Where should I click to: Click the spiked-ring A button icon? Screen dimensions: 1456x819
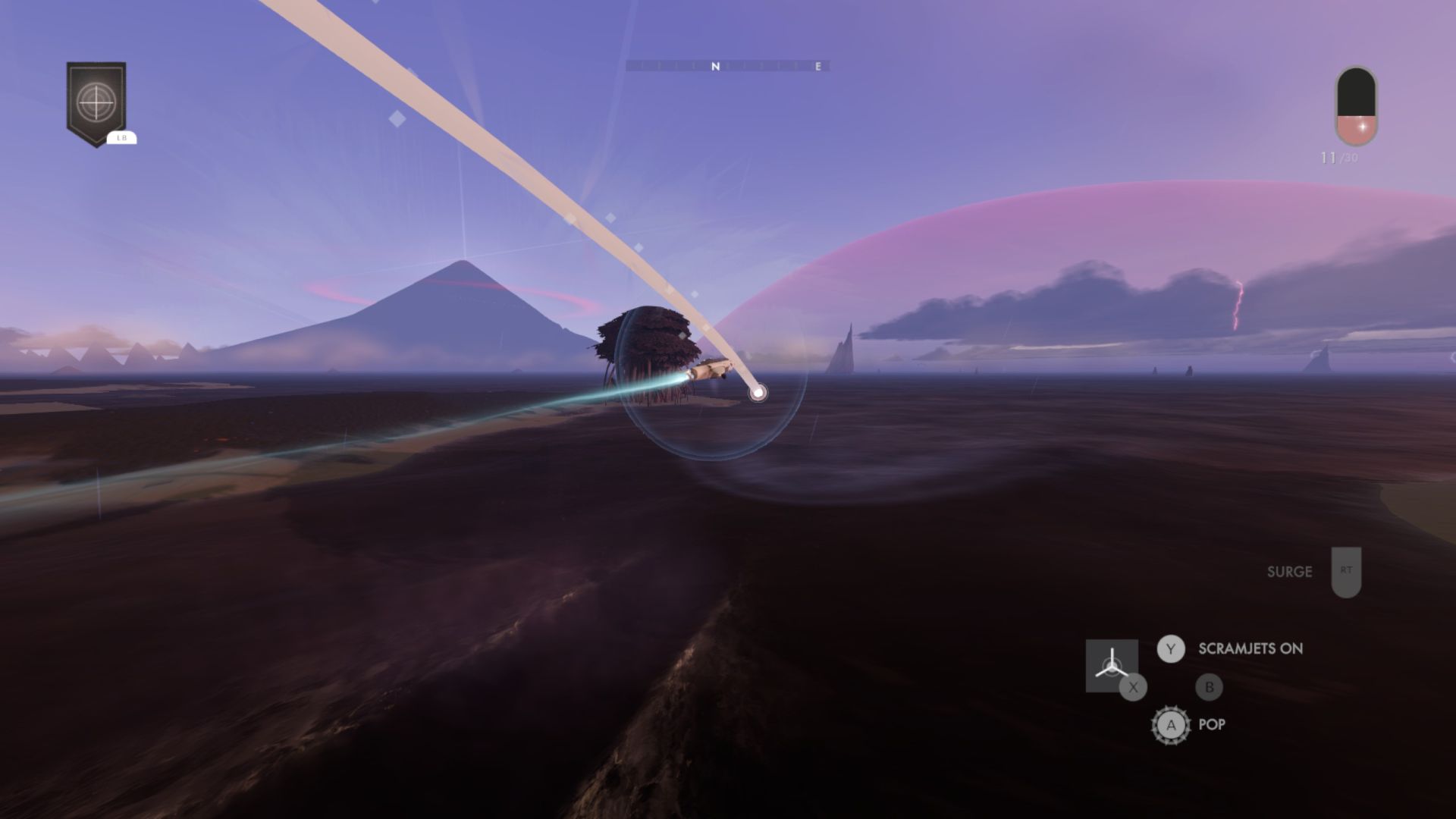point(1172,725)
